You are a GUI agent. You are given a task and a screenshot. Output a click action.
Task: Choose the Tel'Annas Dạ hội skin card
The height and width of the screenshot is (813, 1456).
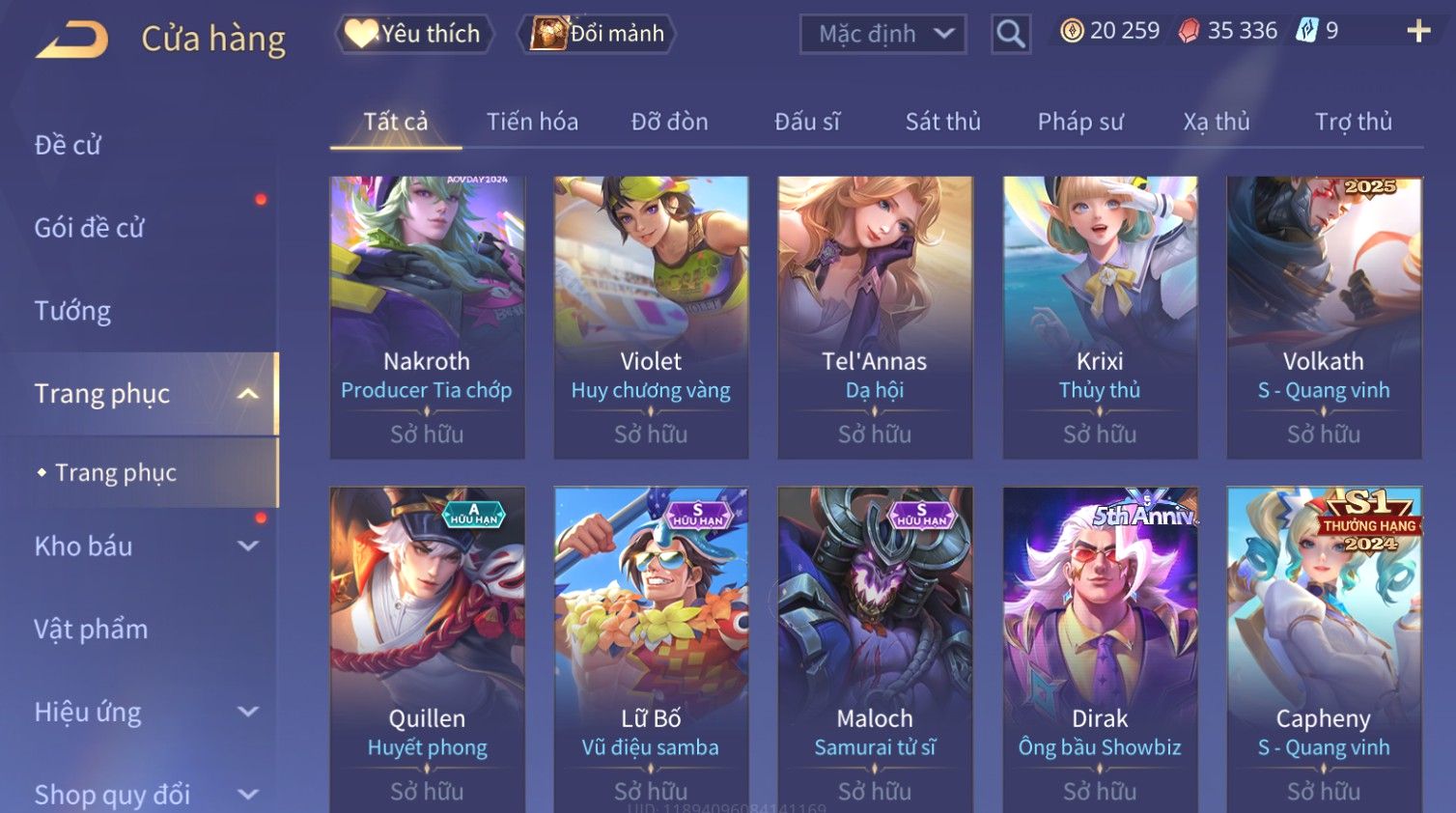[x=875, y=316]
